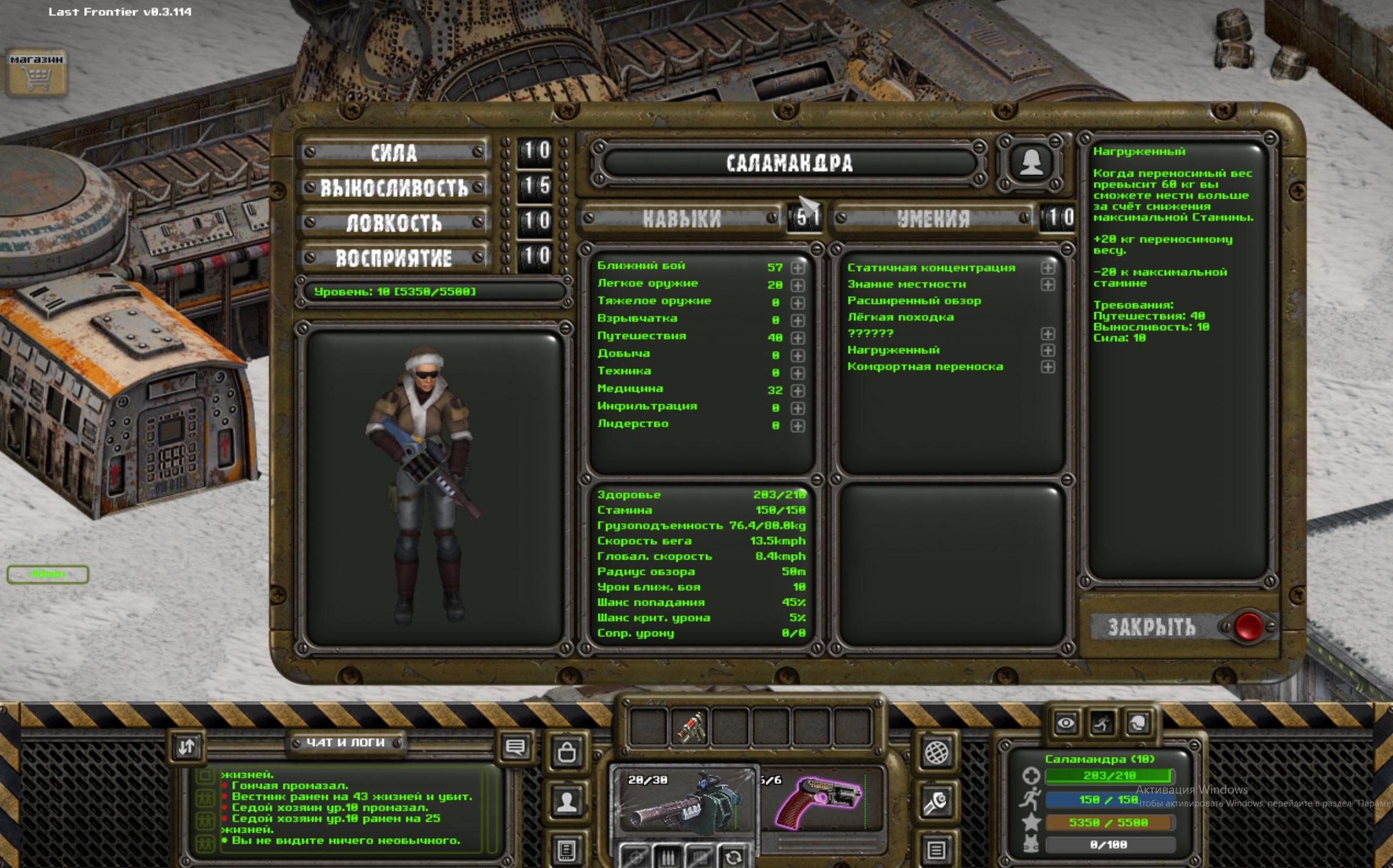Open the inventory bag button

pos(566,752)
